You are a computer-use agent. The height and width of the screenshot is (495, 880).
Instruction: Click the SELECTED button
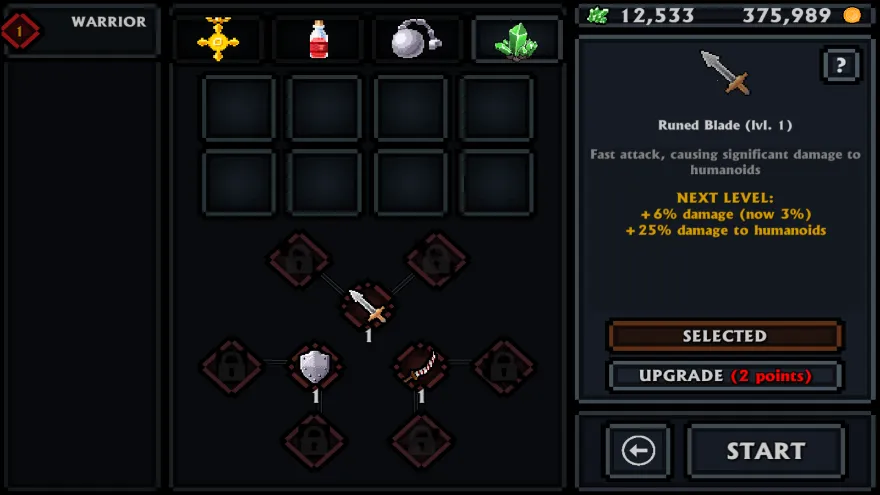(x=725, y=336)
